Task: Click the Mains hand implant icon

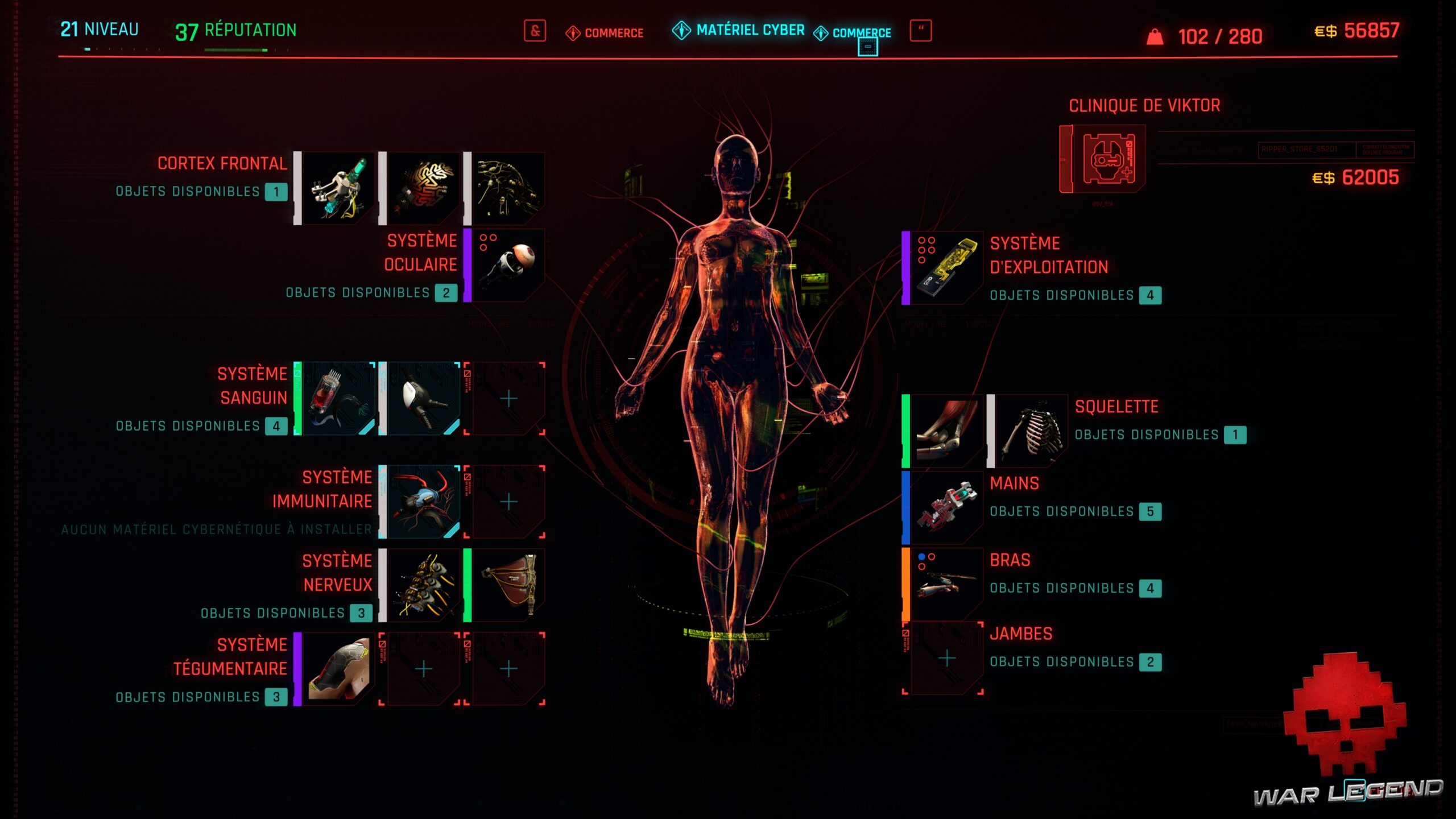Action: 947,506
